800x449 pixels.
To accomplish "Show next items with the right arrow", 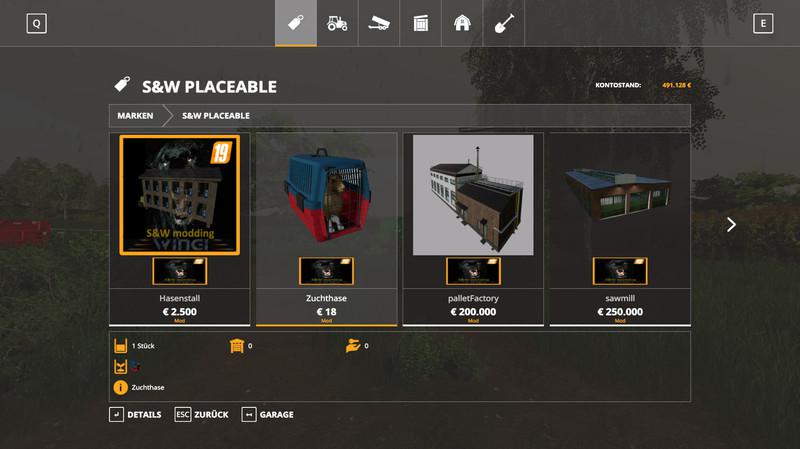I will click(x=731, y=225).
